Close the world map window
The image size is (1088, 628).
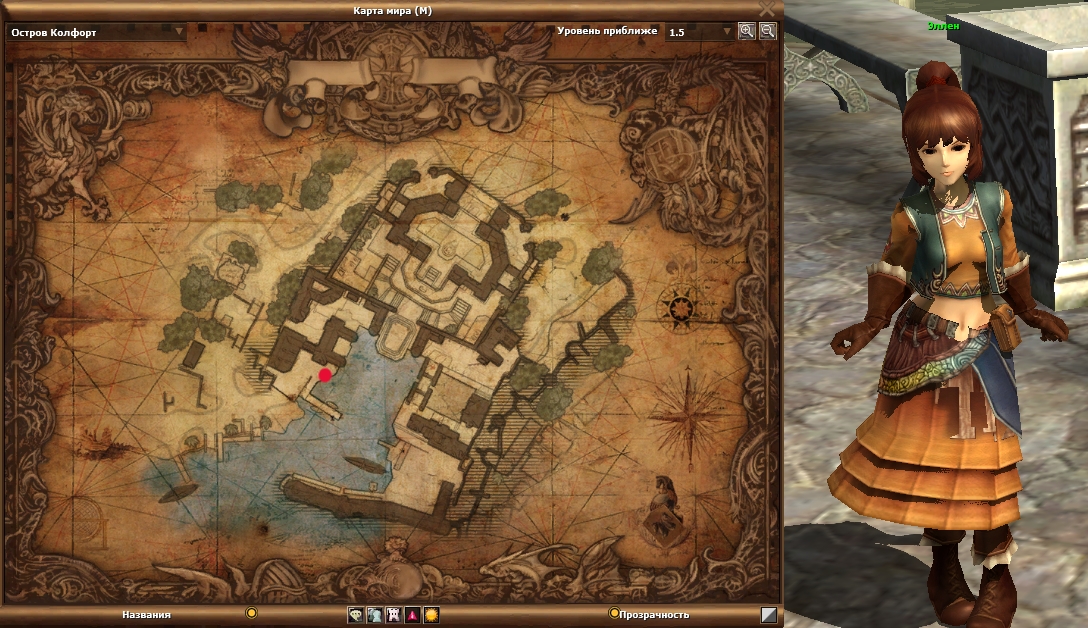767,8
